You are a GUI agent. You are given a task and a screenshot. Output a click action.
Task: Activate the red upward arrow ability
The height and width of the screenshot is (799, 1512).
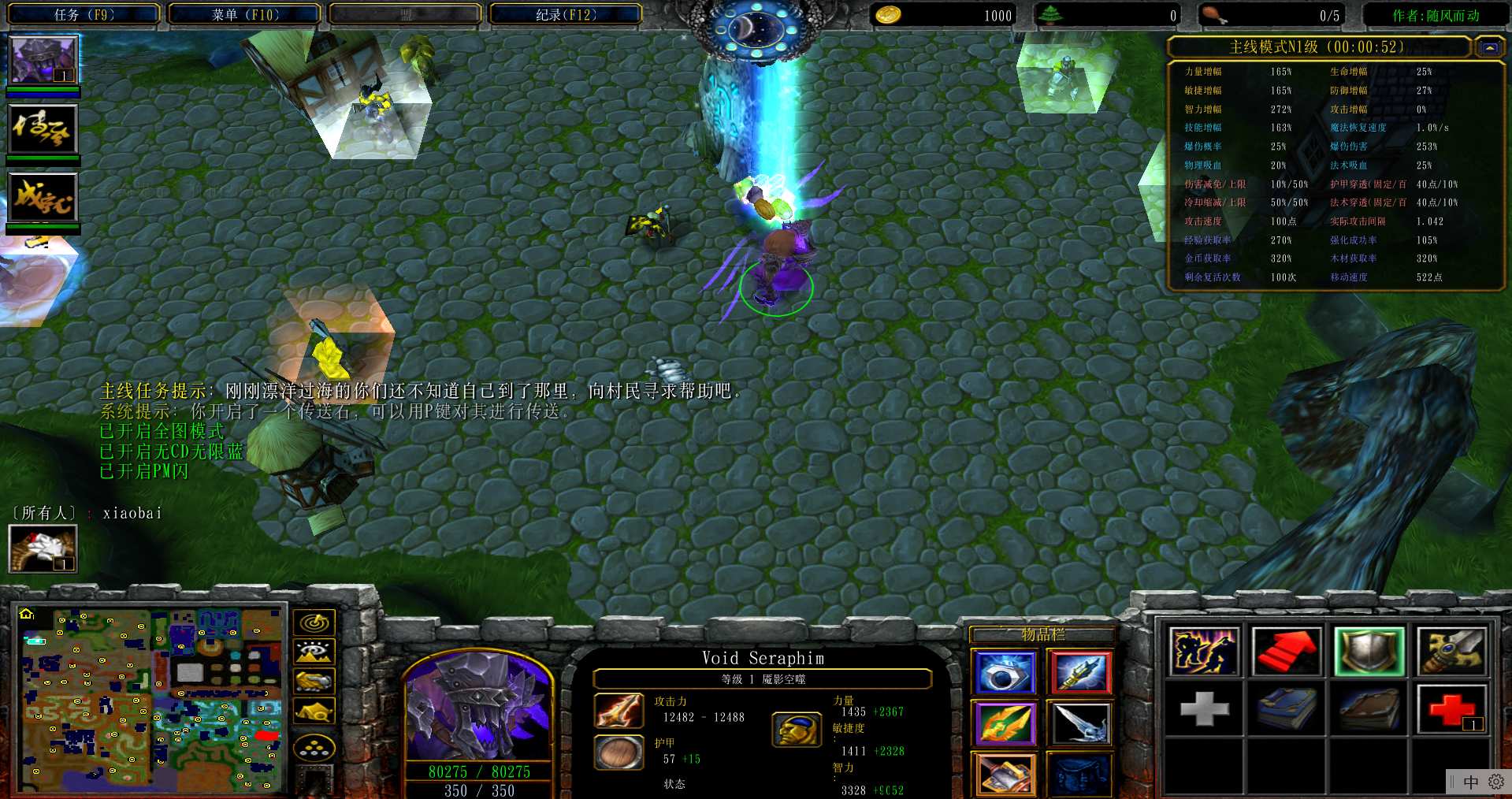pyautogui.click(x=1286, y=652)
